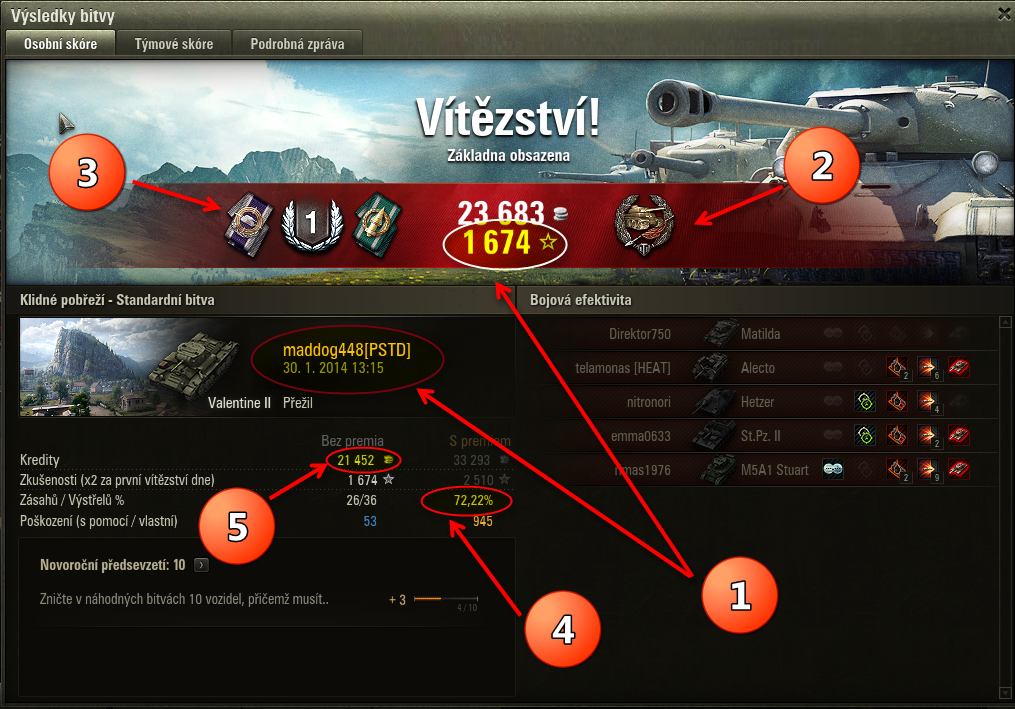Pick the emma0633 St.Pz. II row
The height and width of the screenshot is (709, 1015).
(x=755, y=436)
